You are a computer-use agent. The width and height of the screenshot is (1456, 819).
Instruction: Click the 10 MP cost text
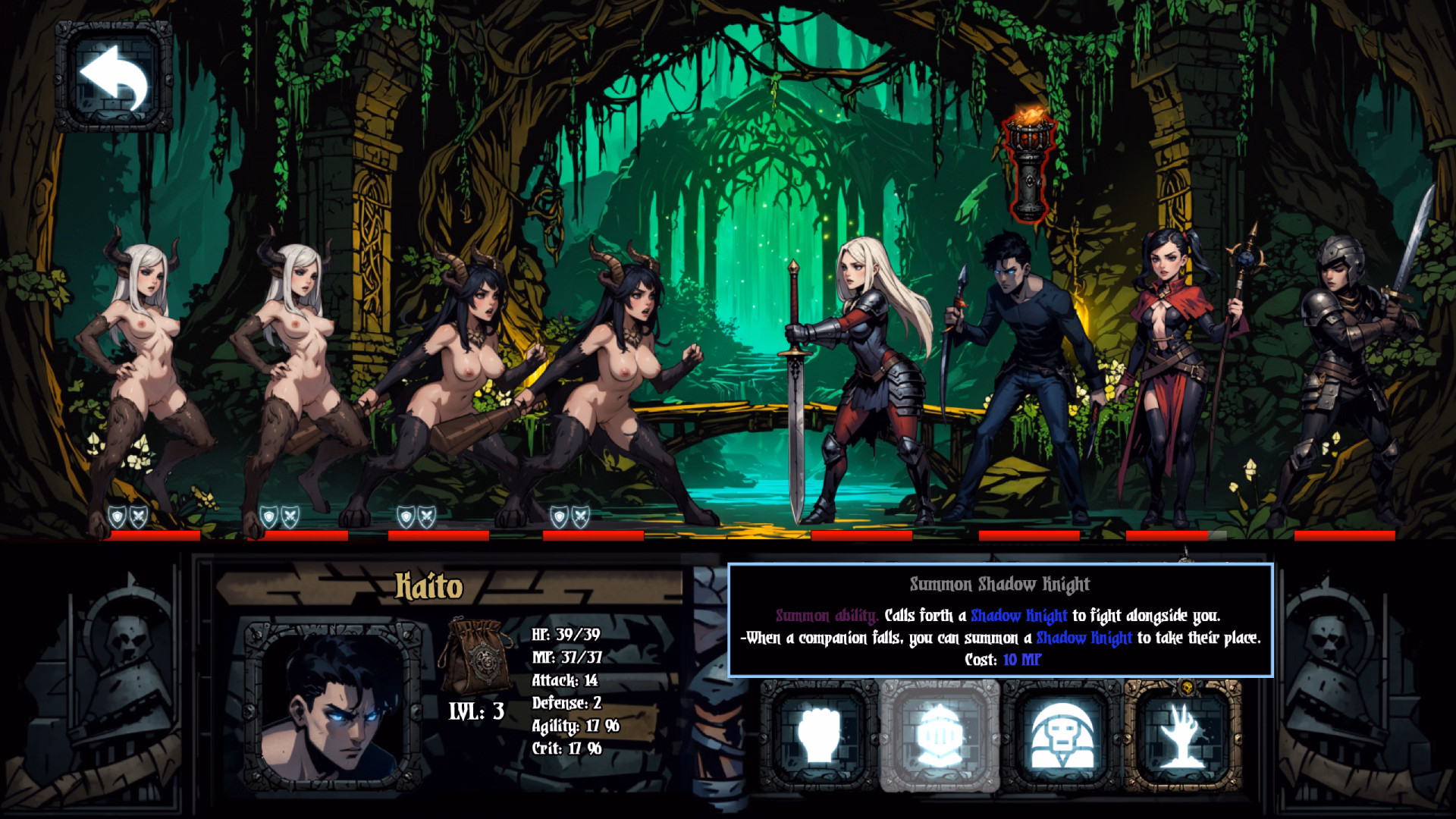click(x=1020, y=660)
